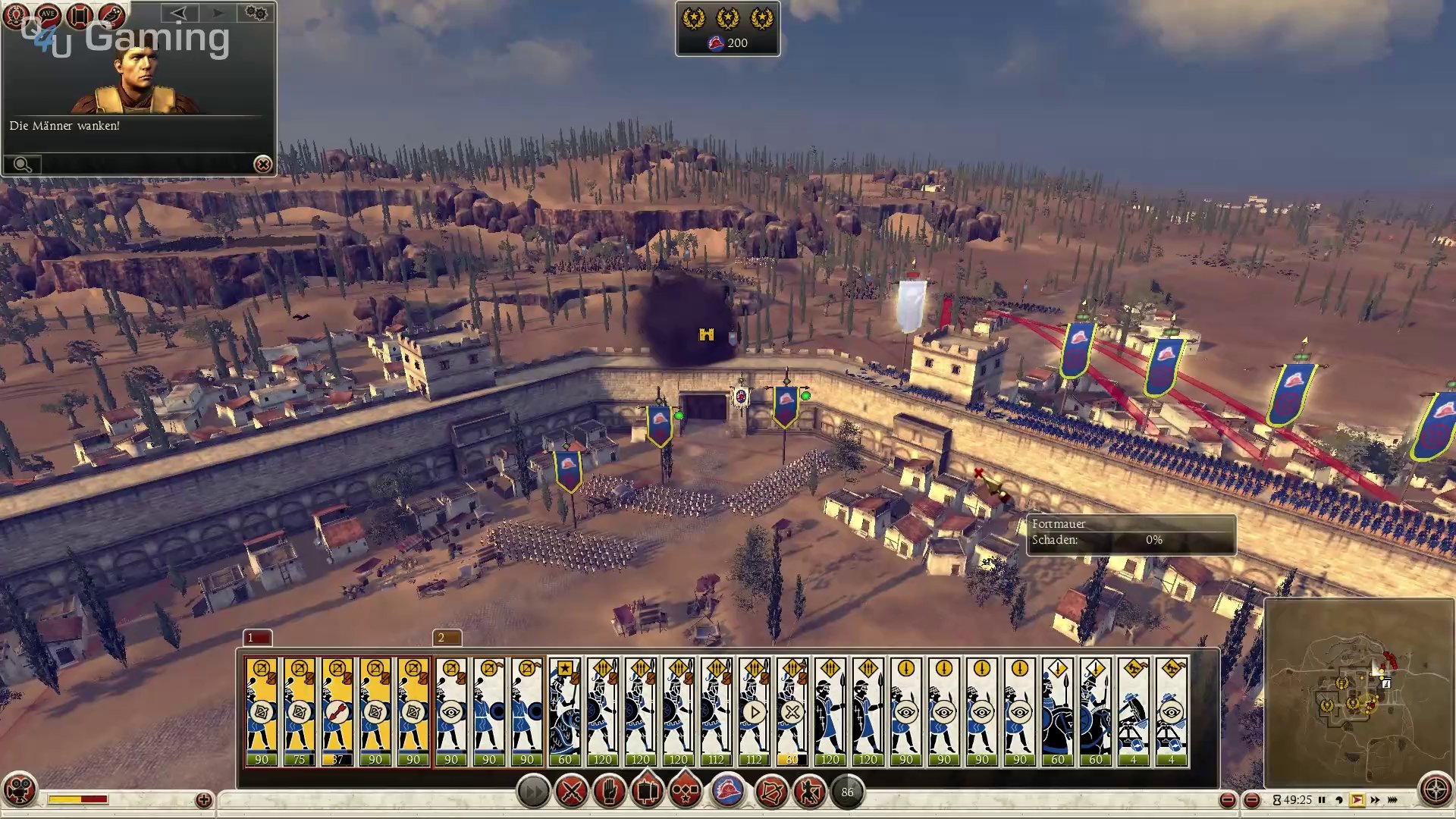Toggle the bow fire-at-will button

771,792
